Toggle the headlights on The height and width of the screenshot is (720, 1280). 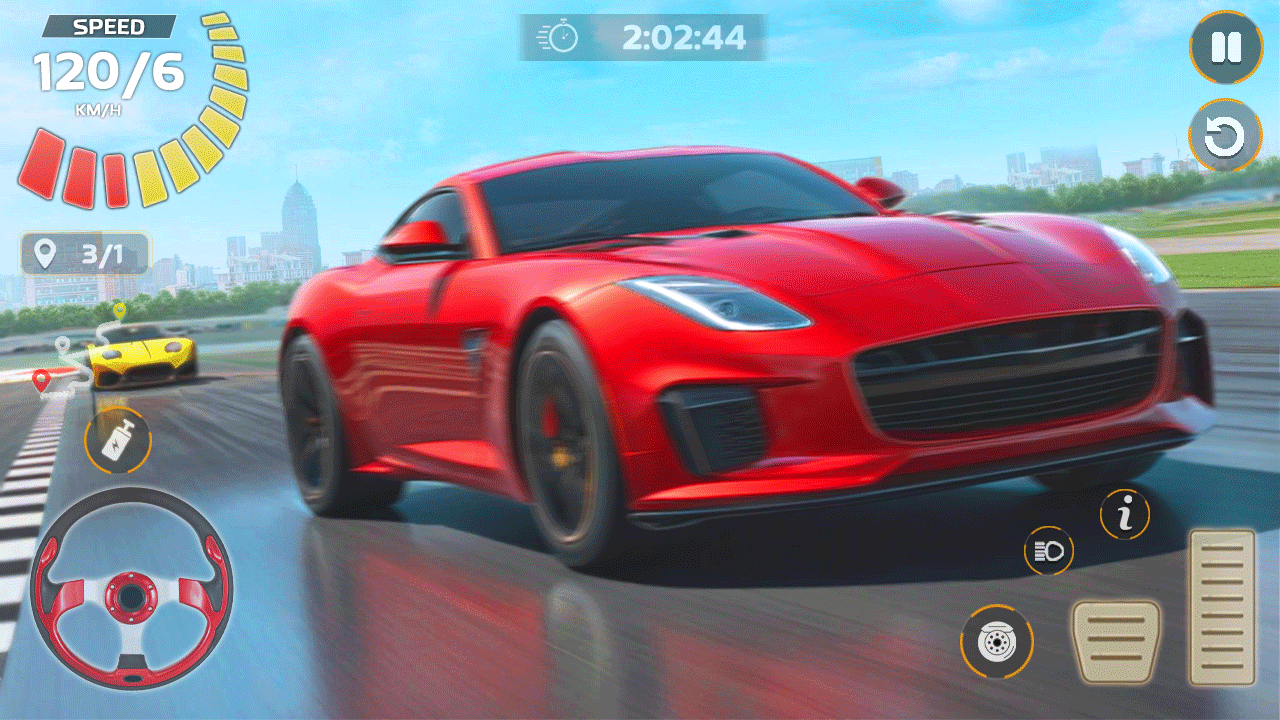pos(1048,548)
